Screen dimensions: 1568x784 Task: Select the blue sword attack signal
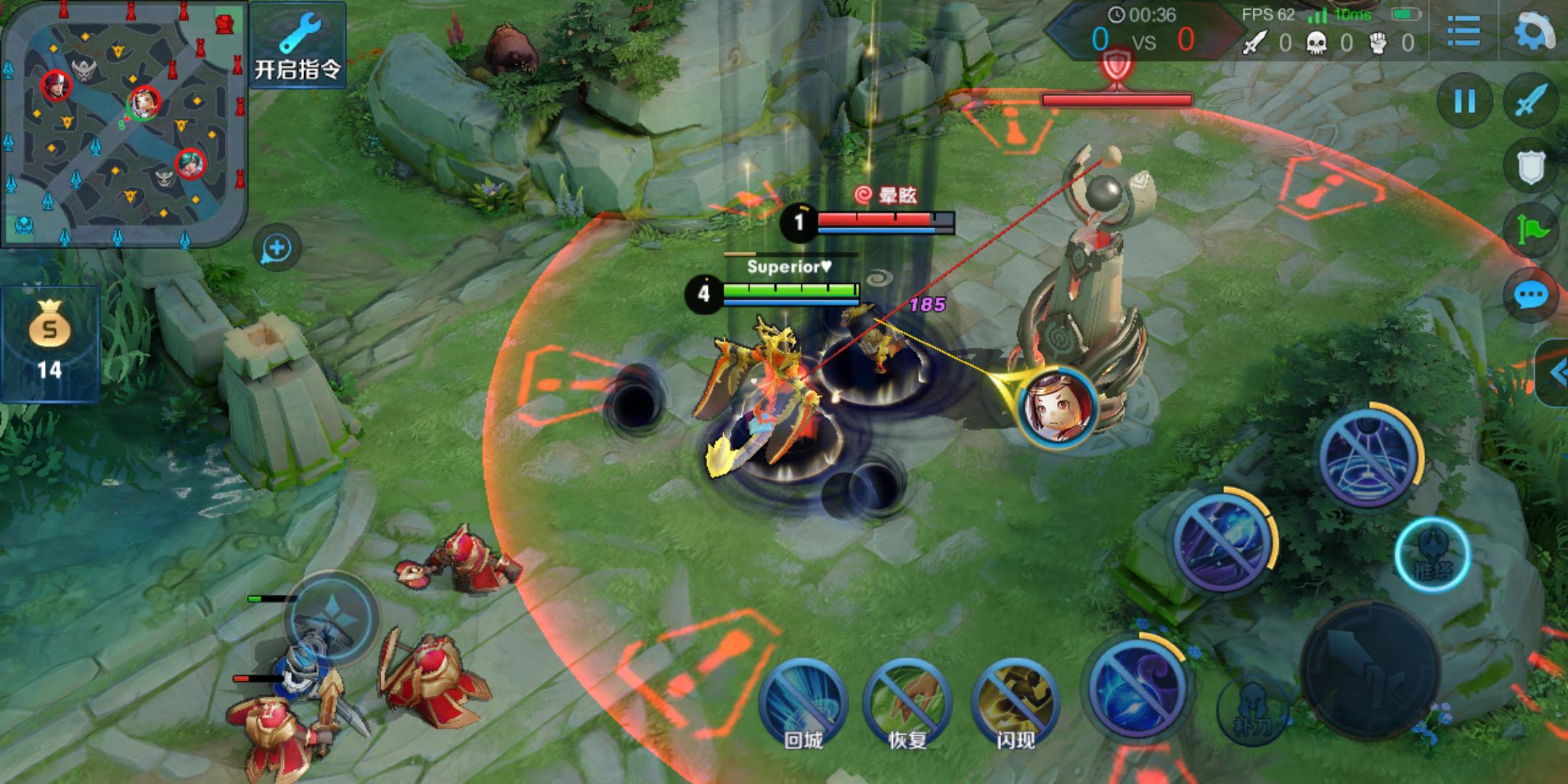point(1532,101)
